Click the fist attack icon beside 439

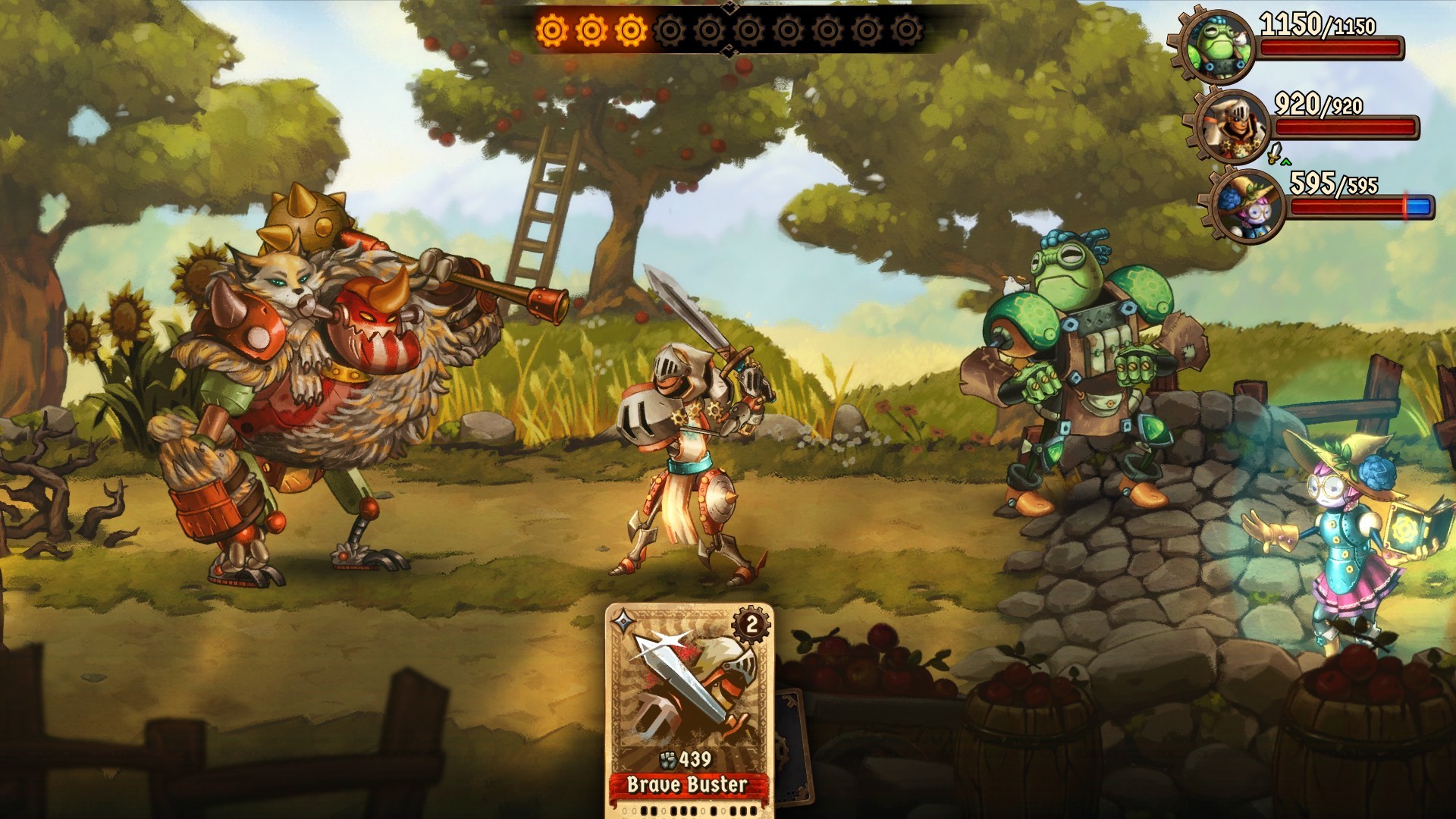click(668, 760)
